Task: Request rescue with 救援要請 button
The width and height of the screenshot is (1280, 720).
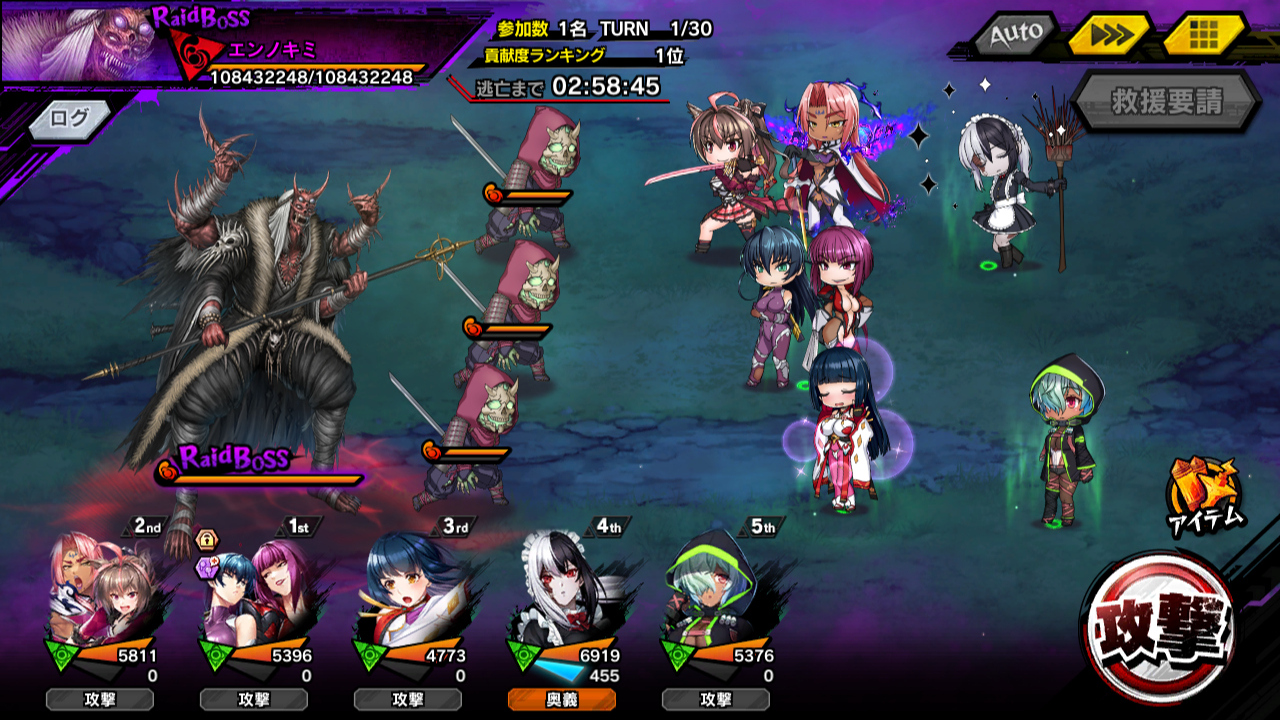Action: point(1166,101)
